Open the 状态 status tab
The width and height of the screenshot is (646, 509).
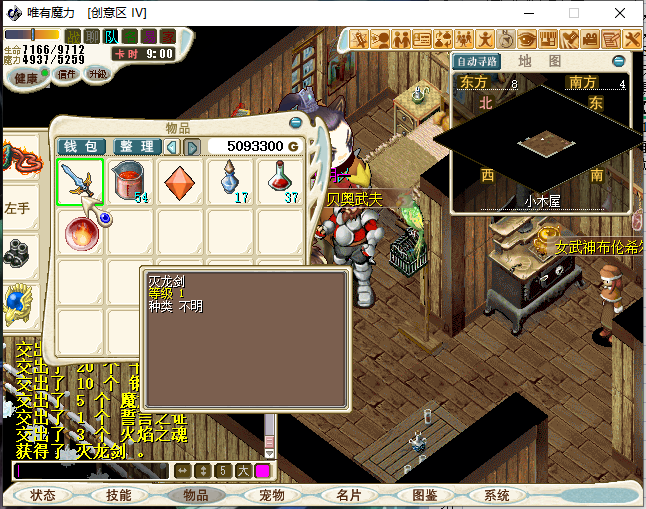[43, 495]
